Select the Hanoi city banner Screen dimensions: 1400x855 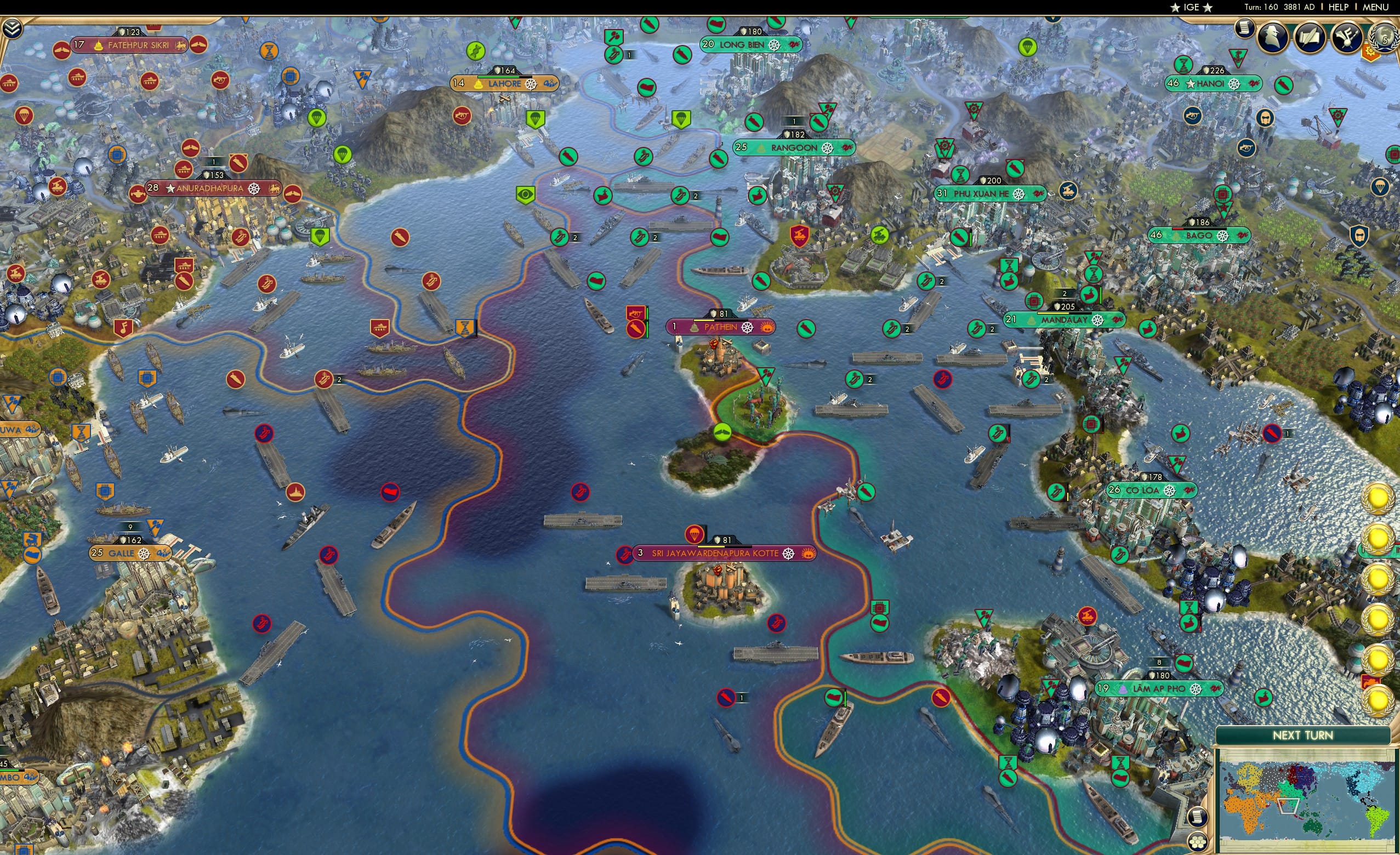click(1211, 83)
